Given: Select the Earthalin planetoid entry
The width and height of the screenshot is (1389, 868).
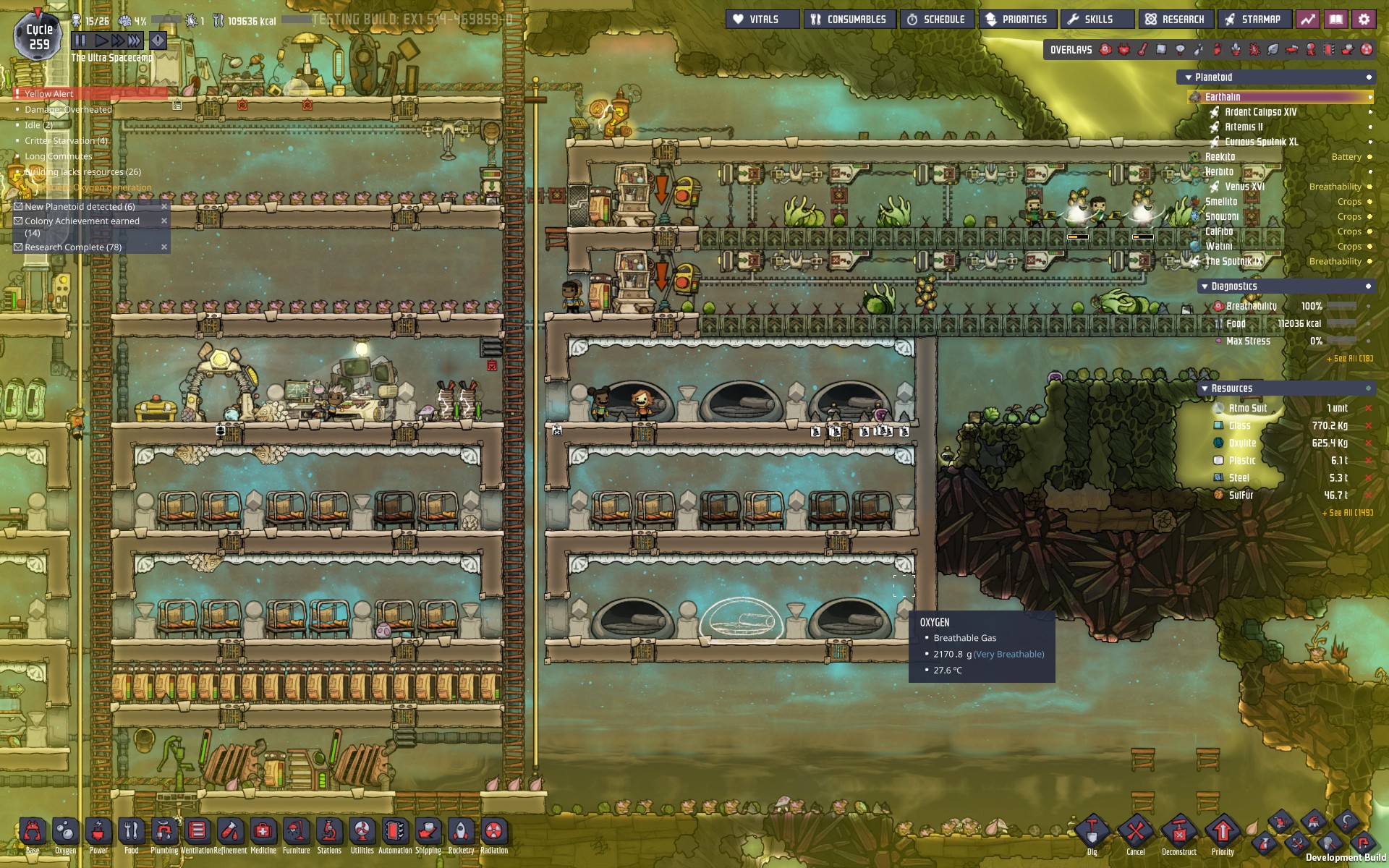Looking at the screenshot, I should click(x=1223, y=97).
